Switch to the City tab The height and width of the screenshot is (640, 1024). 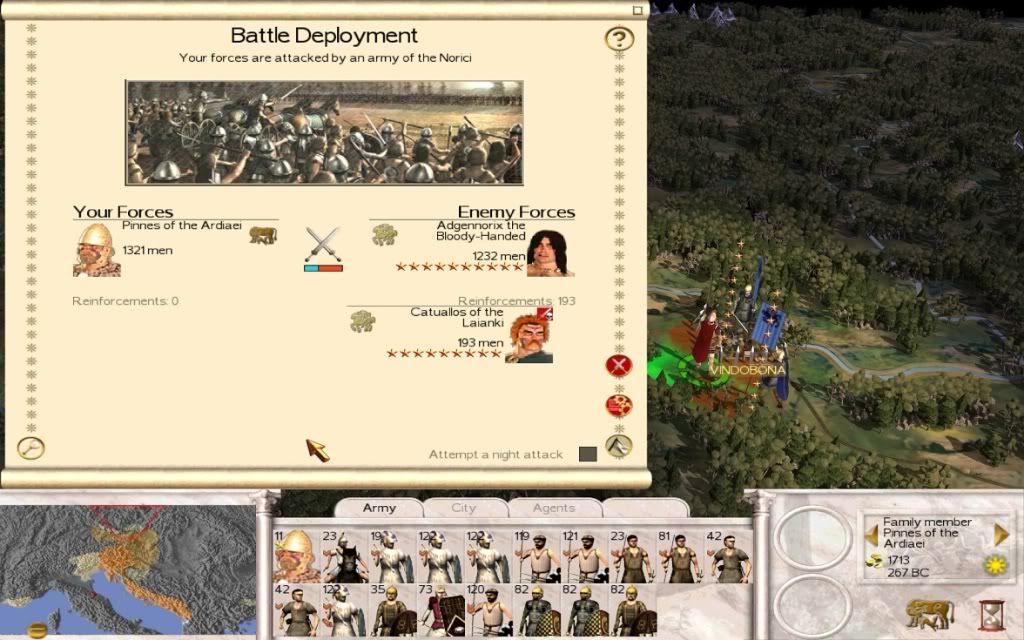pyautogui.click(x=464, y=508)
